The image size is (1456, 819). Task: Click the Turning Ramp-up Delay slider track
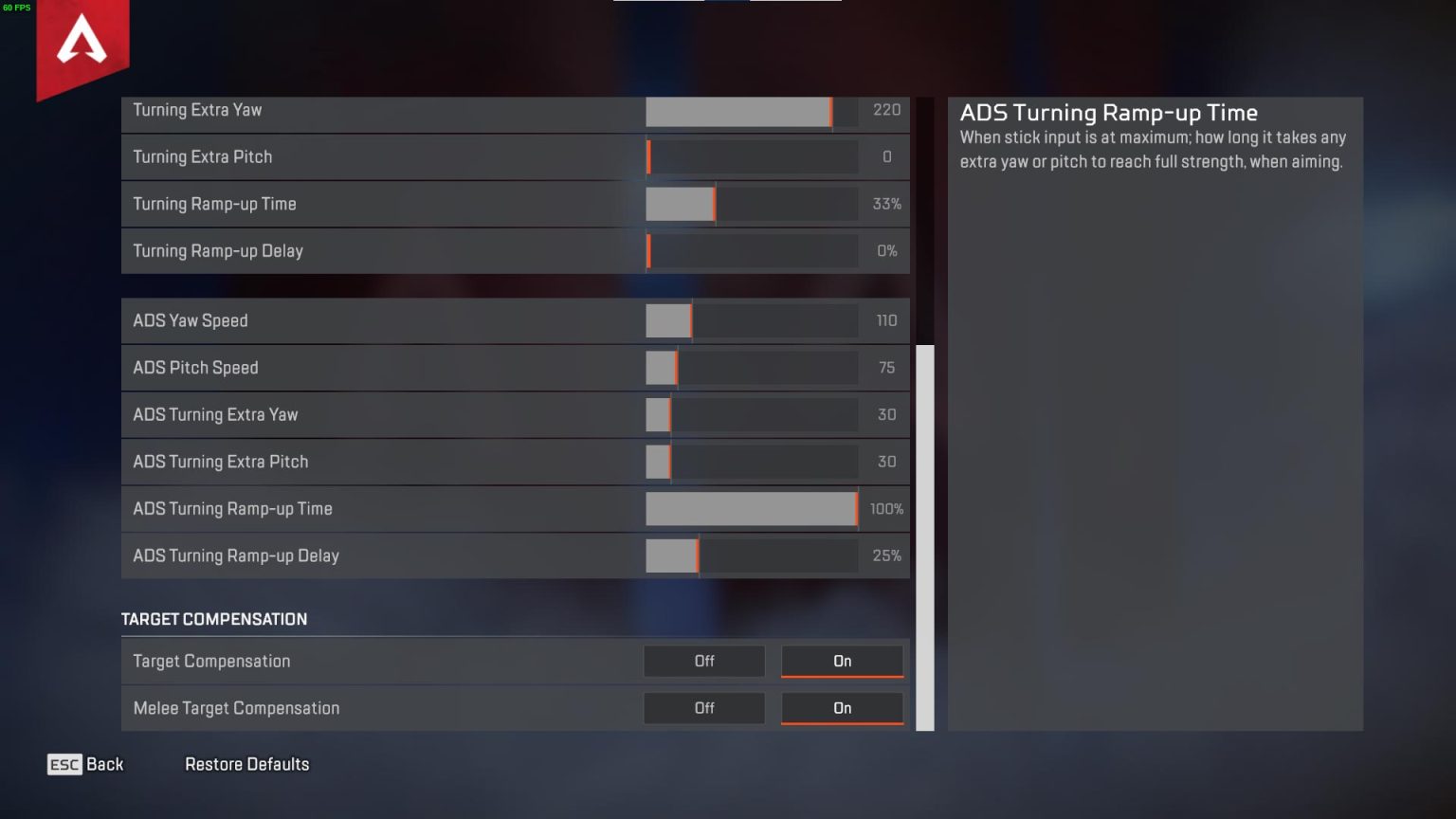tap(752, 251)
